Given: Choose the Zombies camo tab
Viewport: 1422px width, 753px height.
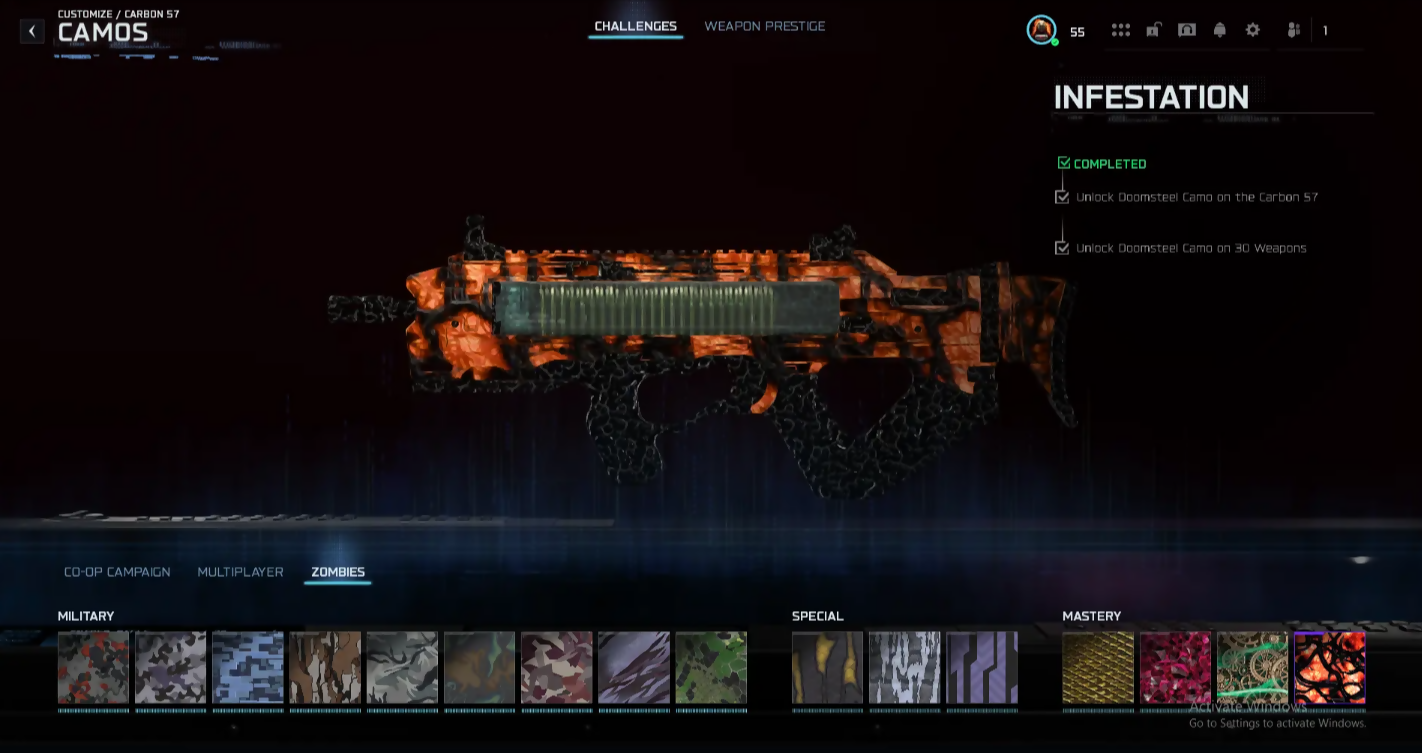Looking at the screenshot, I should click(x=338, y=572).
